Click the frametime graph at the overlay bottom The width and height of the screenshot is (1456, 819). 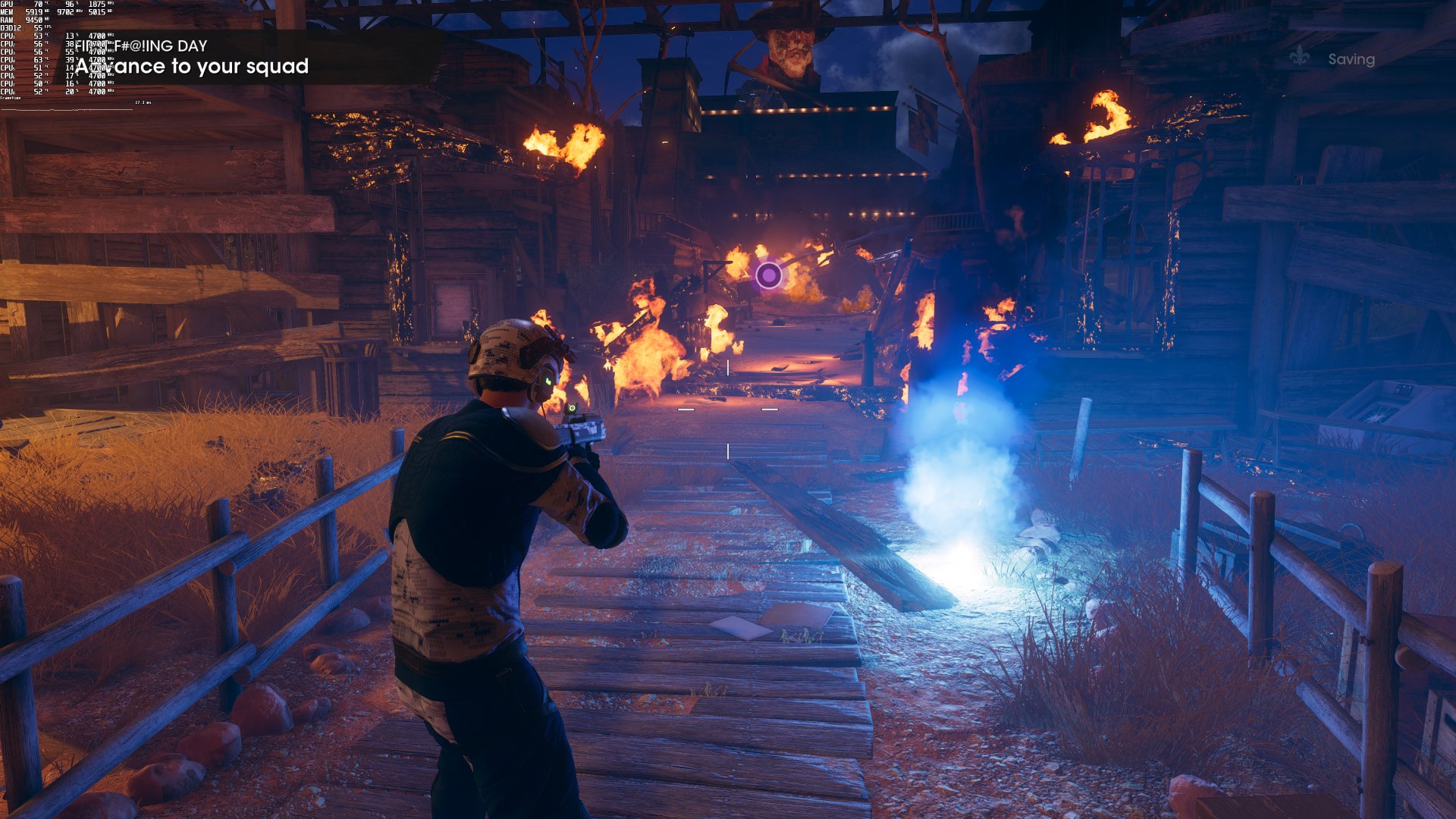click(68, 111)
